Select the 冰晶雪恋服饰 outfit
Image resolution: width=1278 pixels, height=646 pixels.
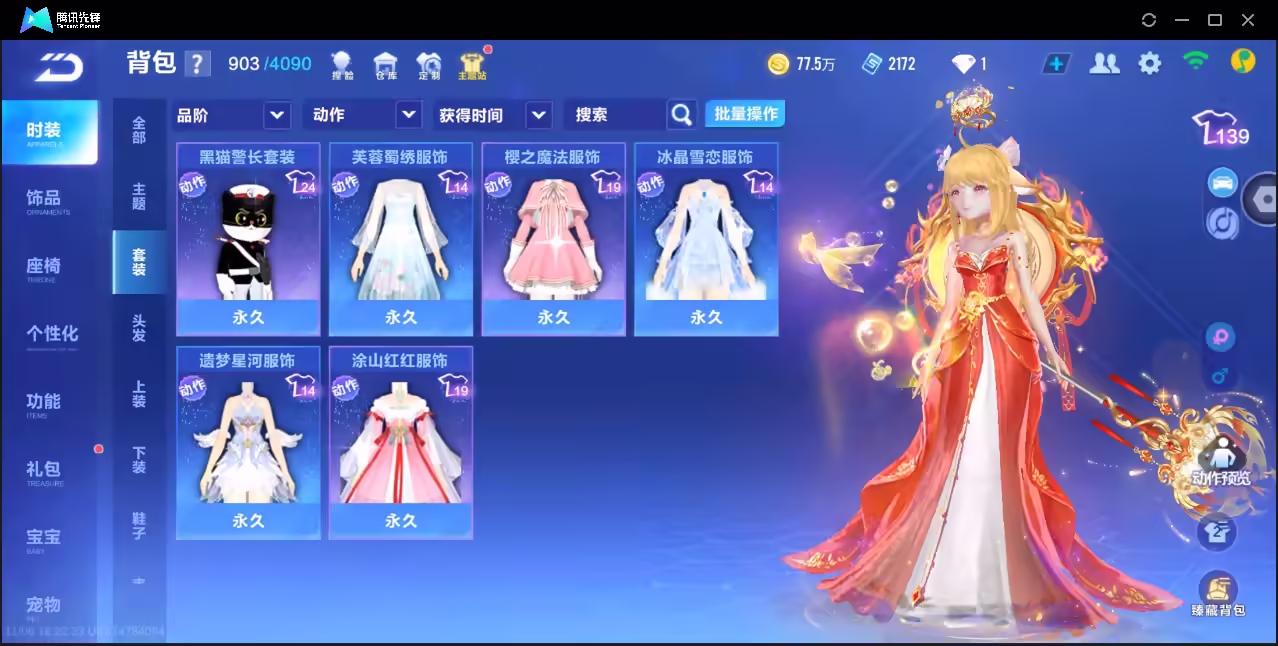coord(706,238)
